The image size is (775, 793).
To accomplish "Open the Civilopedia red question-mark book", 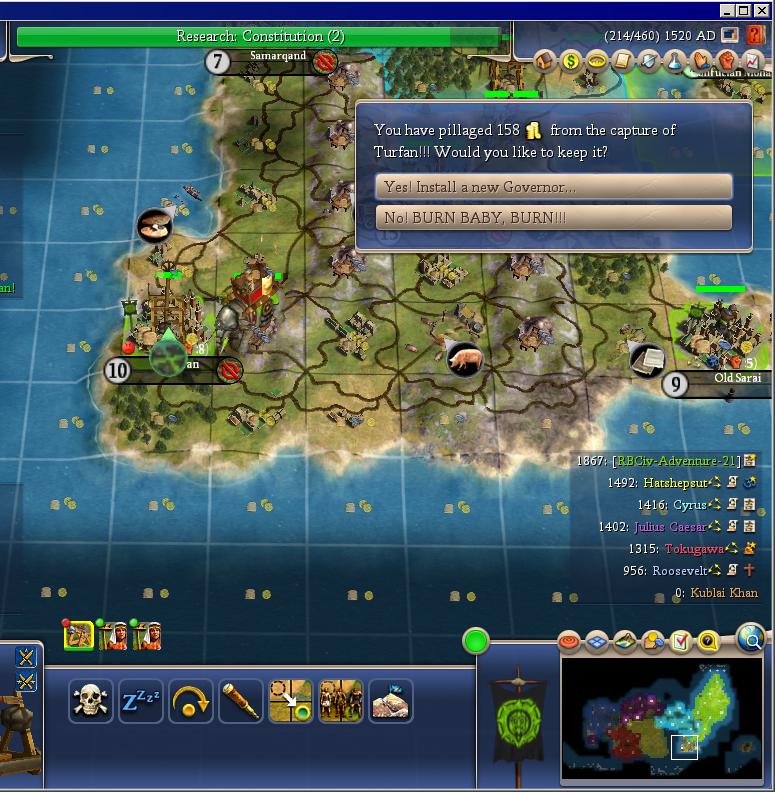I will (754, 35).
